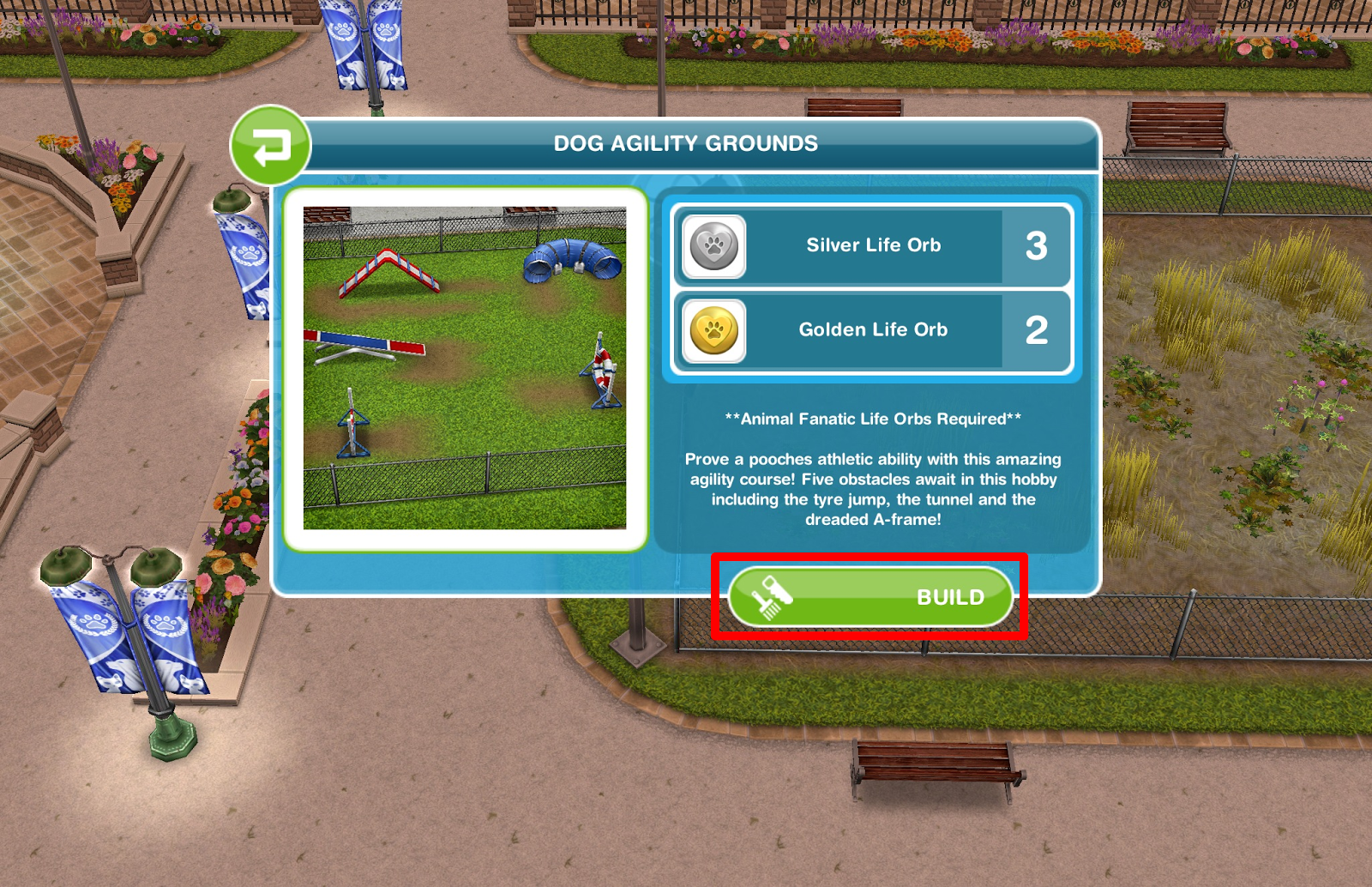The width and height of the screenshot is (1372, 887).
Task: Expand the Silver Life Orb count showing 3
Action: pos(1038,246)
